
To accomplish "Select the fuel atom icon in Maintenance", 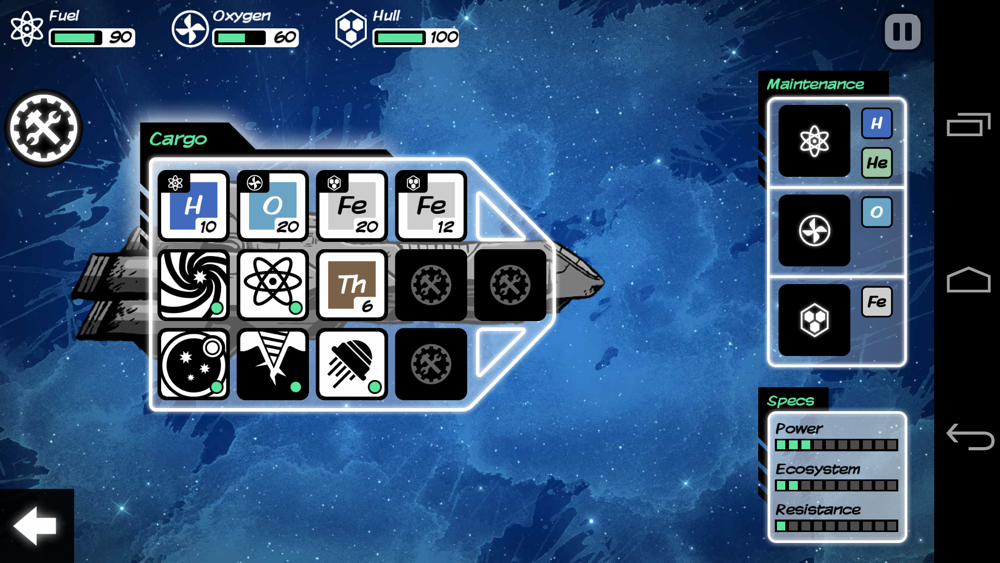I will coord(814,141).
